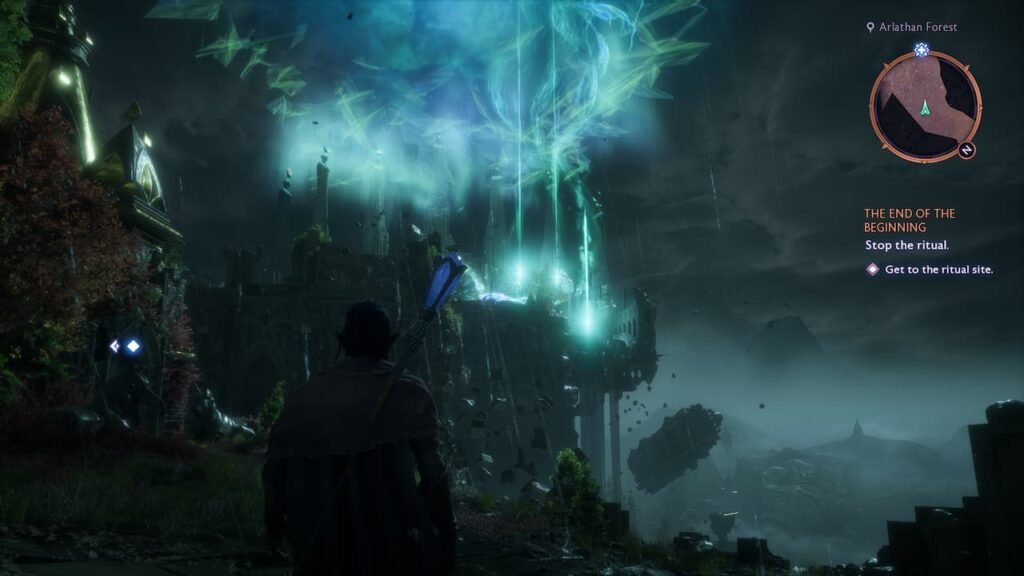The height and width of the screenshot is (576, 1024).
Task: Click the north compass indicator on minimap
Action: (x=967, y=150)
